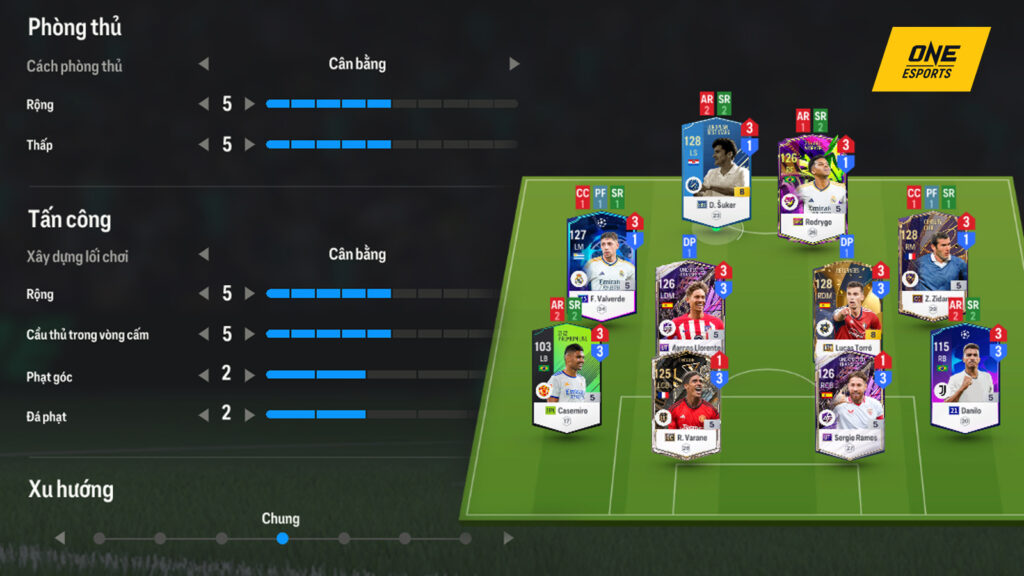This screenshot has width=1024, height=576.
Task: Click the R. Varane player card
Action: [x=686, y=404]
